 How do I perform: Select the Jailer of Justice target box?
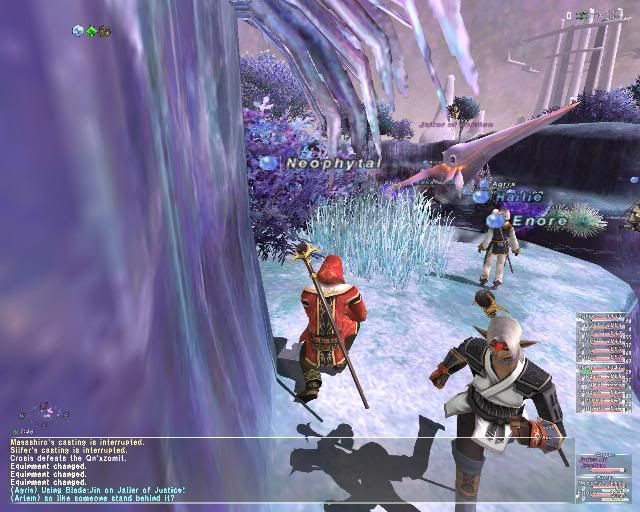coord(604,464)
